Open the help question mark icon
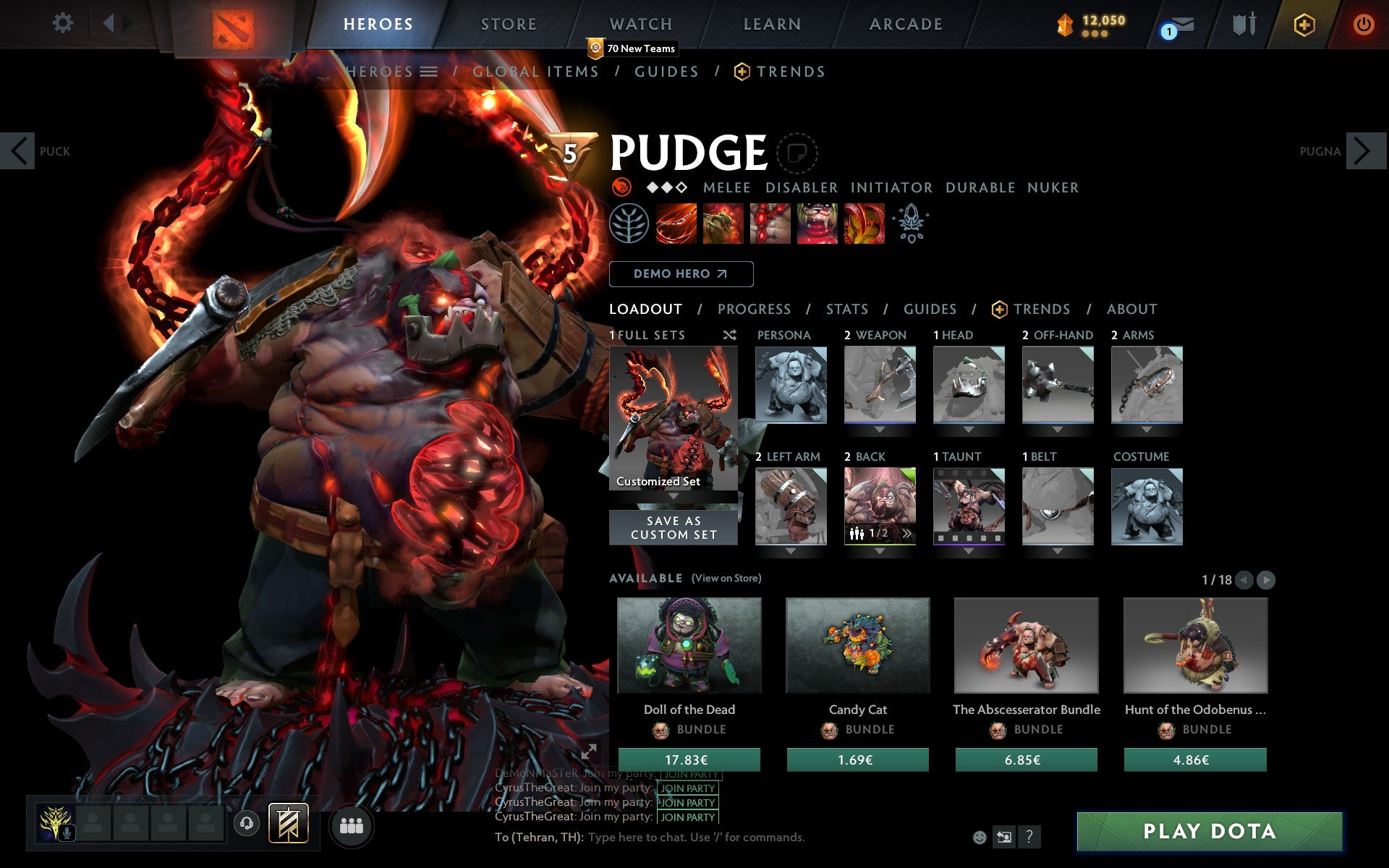Screen dimensions: 1389x868 (x=1029, y=837)
